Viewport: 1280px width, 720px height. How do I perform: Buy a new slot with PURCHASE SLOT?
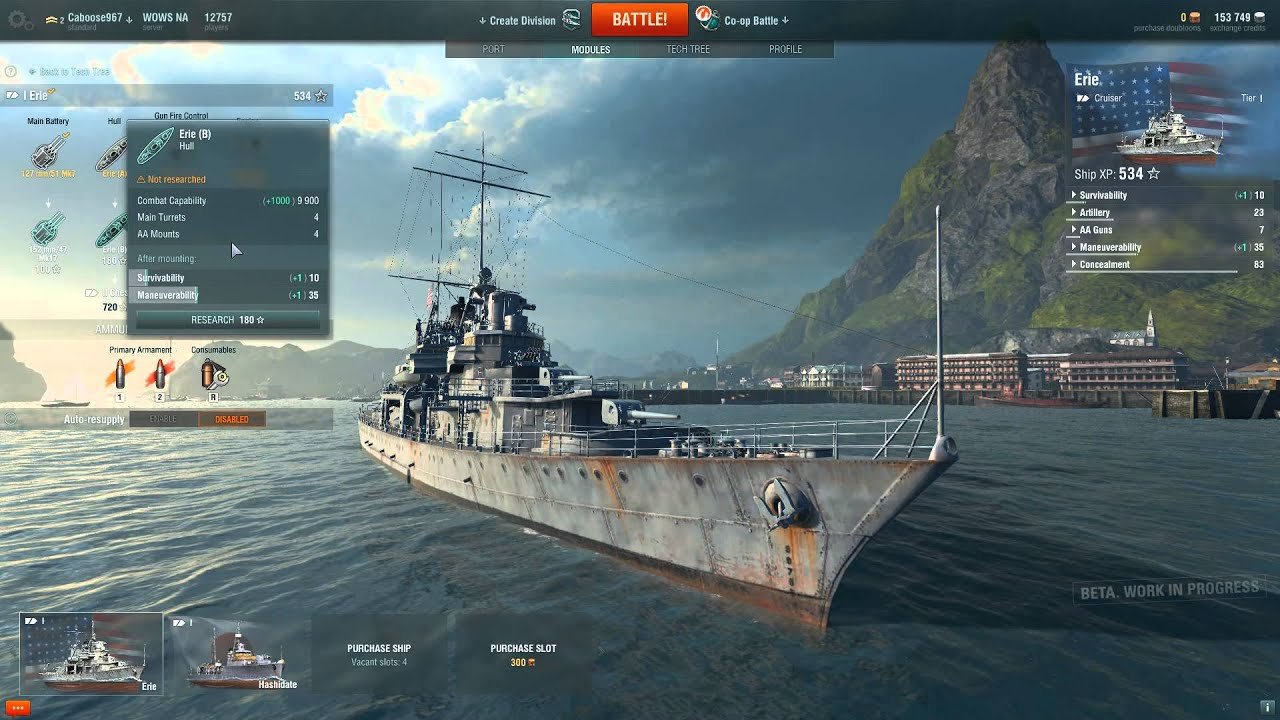coord(523,654)
